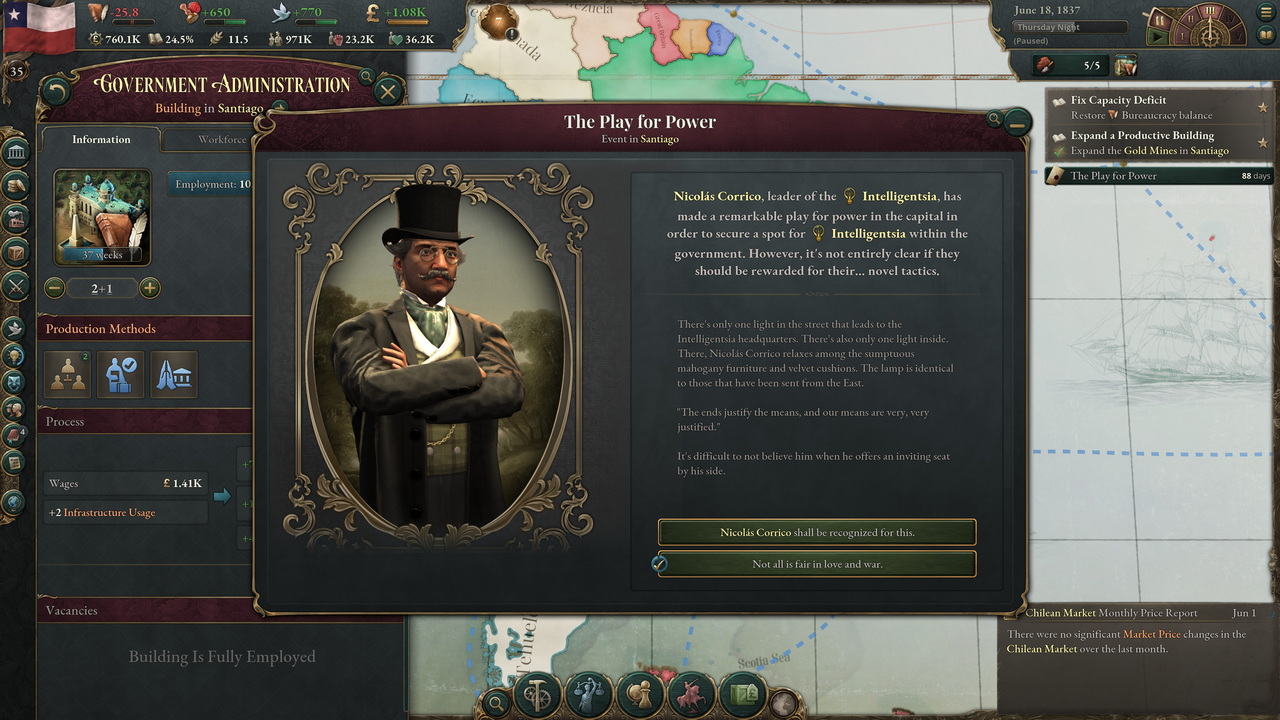
Task: Open the construction hammer and gear lens
Action: tap(537, 693)
